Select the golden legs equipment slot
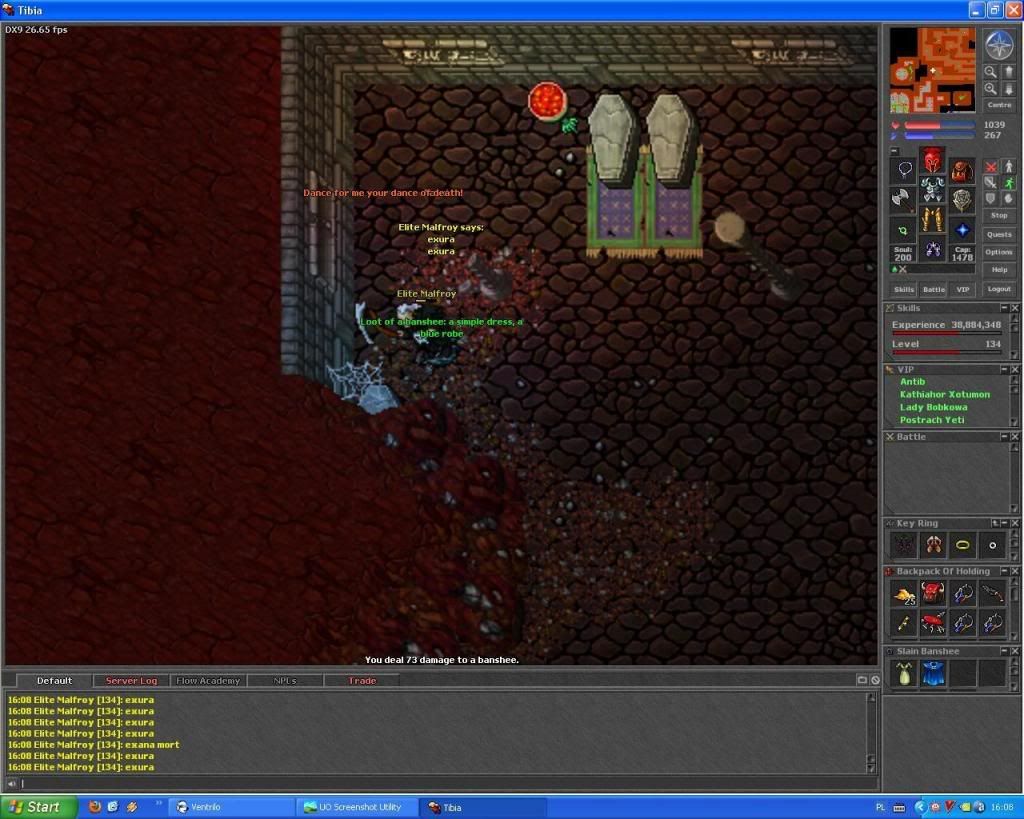The height and width of the screenshot is (819, 1024). coord(932,219)
